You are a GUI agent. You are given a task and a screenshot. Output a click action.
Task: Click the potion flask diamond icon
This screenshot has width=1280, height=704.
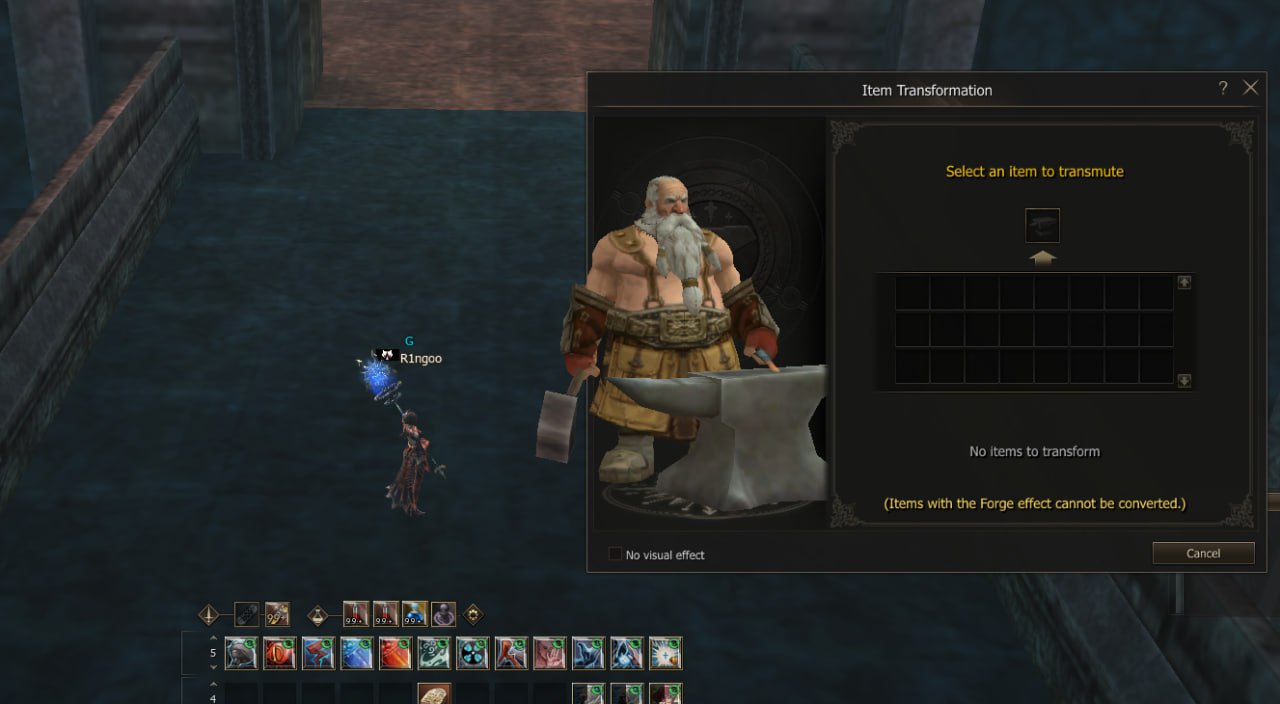coord(317,614)
